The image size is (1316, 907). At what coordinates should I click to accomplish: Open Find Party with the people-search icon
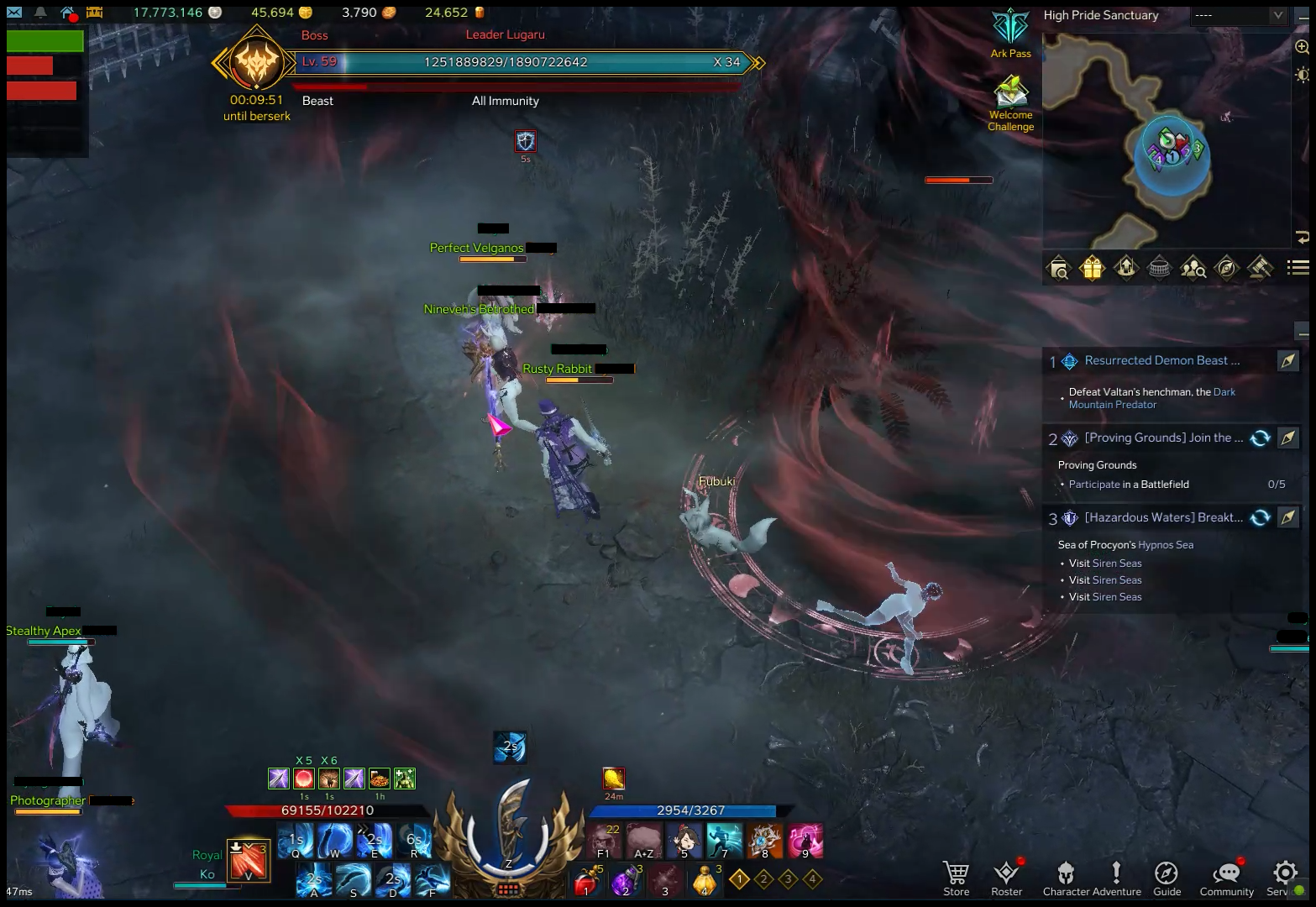(1193, 268)
